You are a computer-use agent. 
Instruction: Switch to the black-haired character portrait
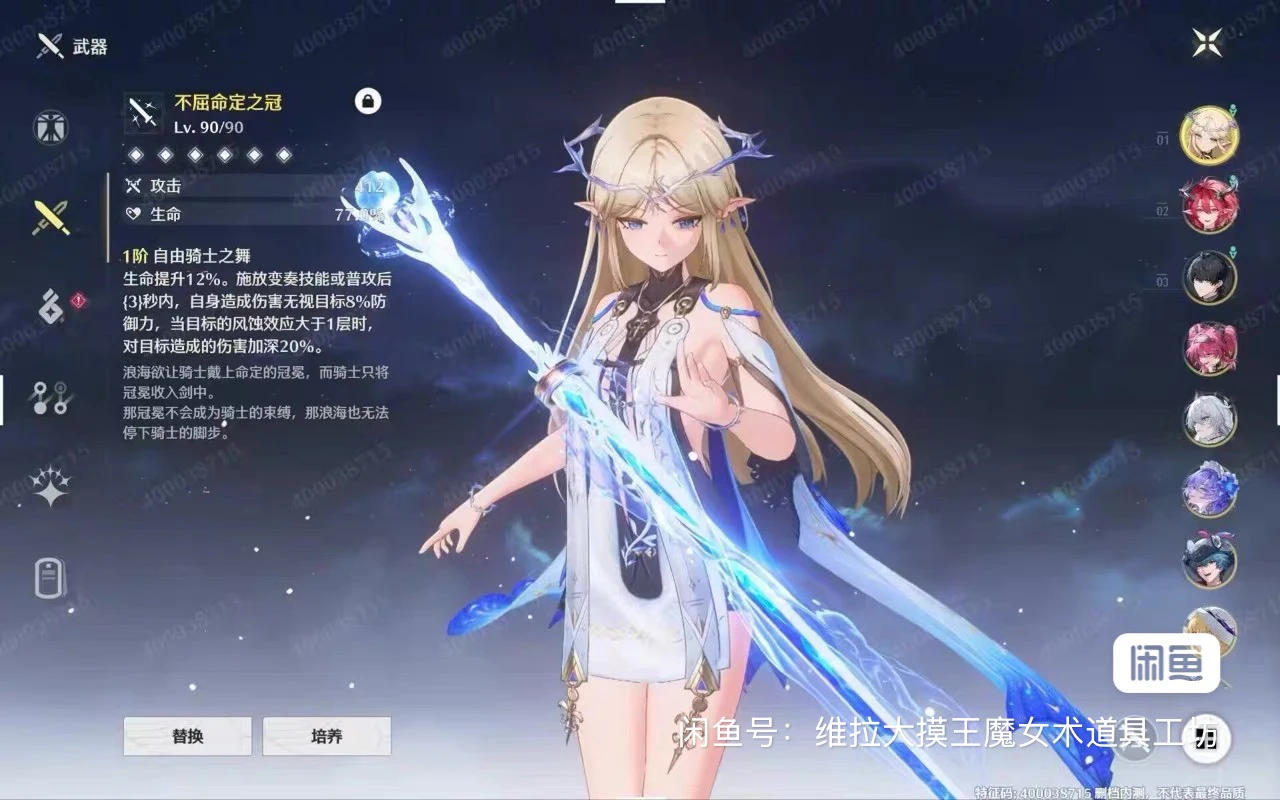[x=1210, y=277]
